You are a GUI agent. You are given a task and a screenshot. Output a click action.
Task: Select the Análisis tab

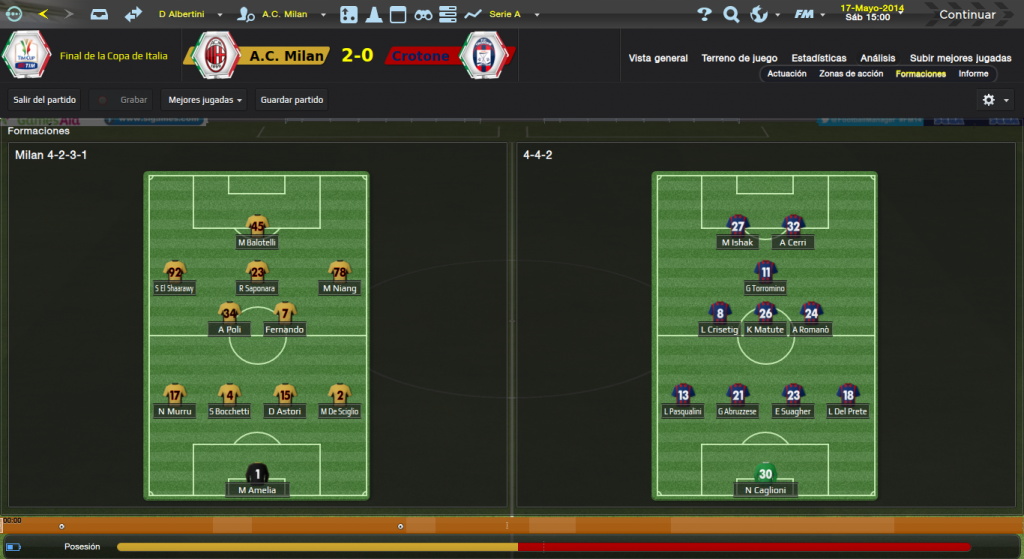pyautogui.click(x=876, y=58)
